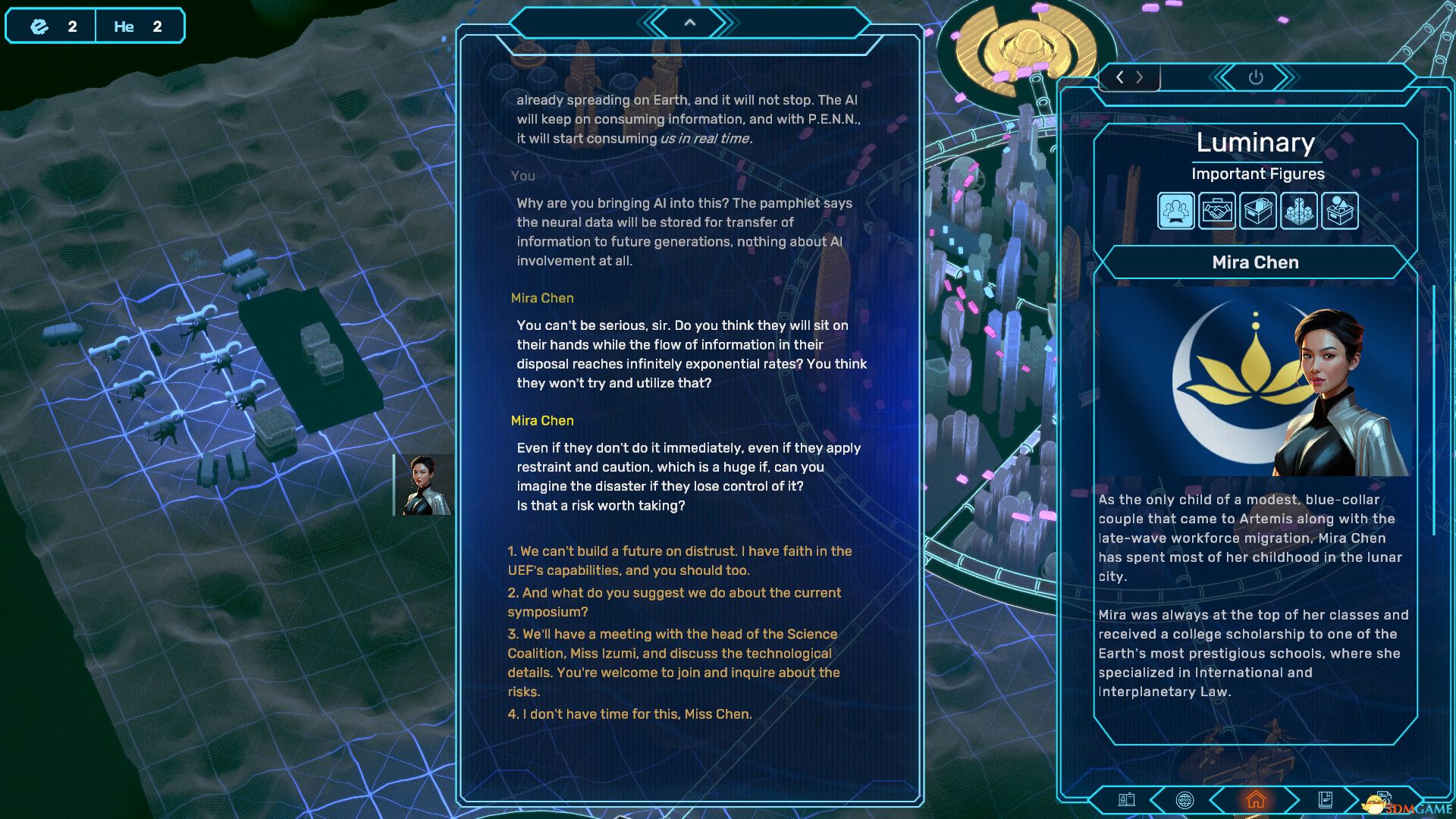
Task: Select the Luminary panel title
Action: (1256, 143)
